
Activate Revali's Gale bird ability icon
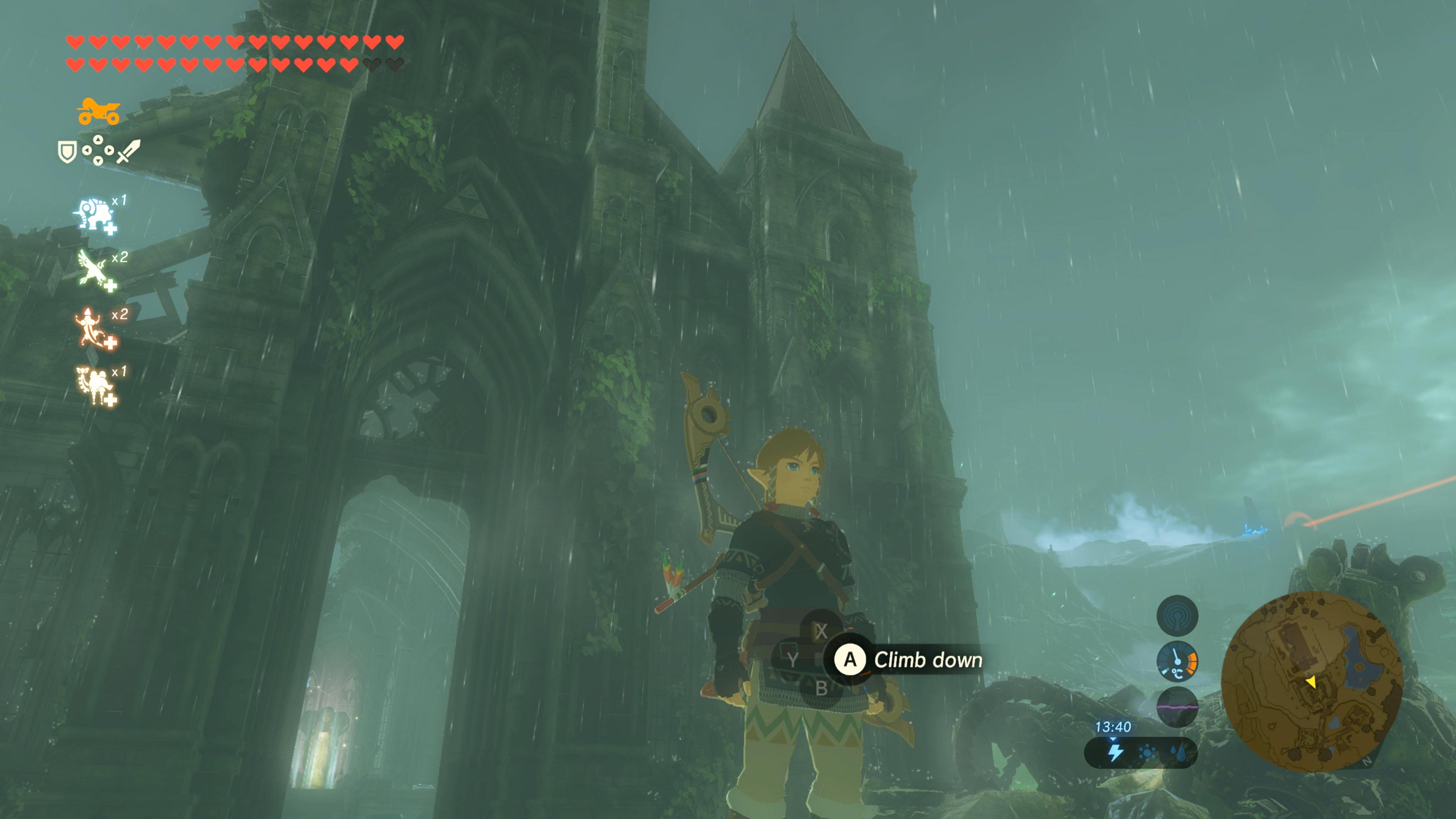(94, 270)
